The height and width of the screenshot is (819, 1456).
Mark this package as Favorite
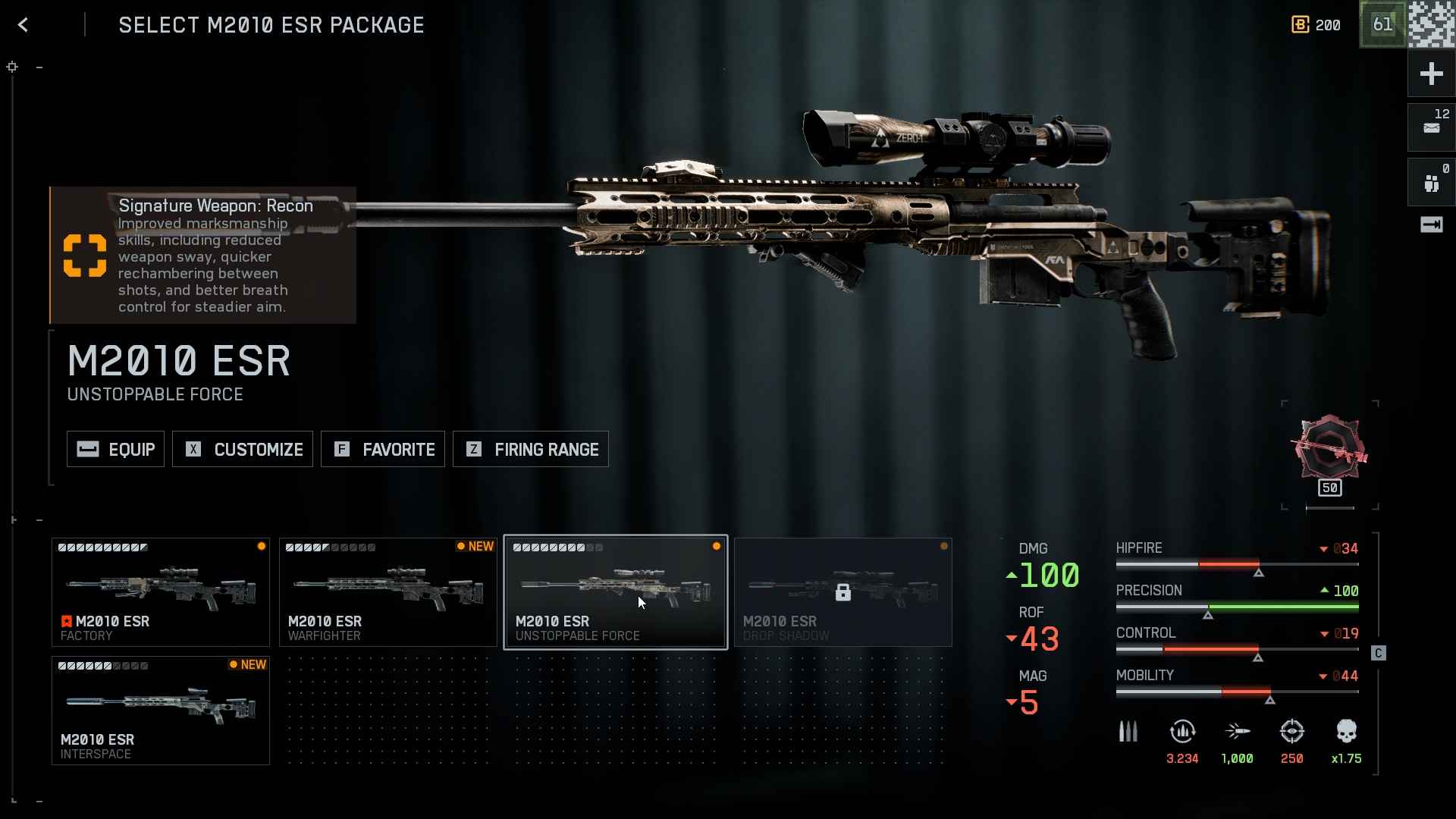(383, 450)
